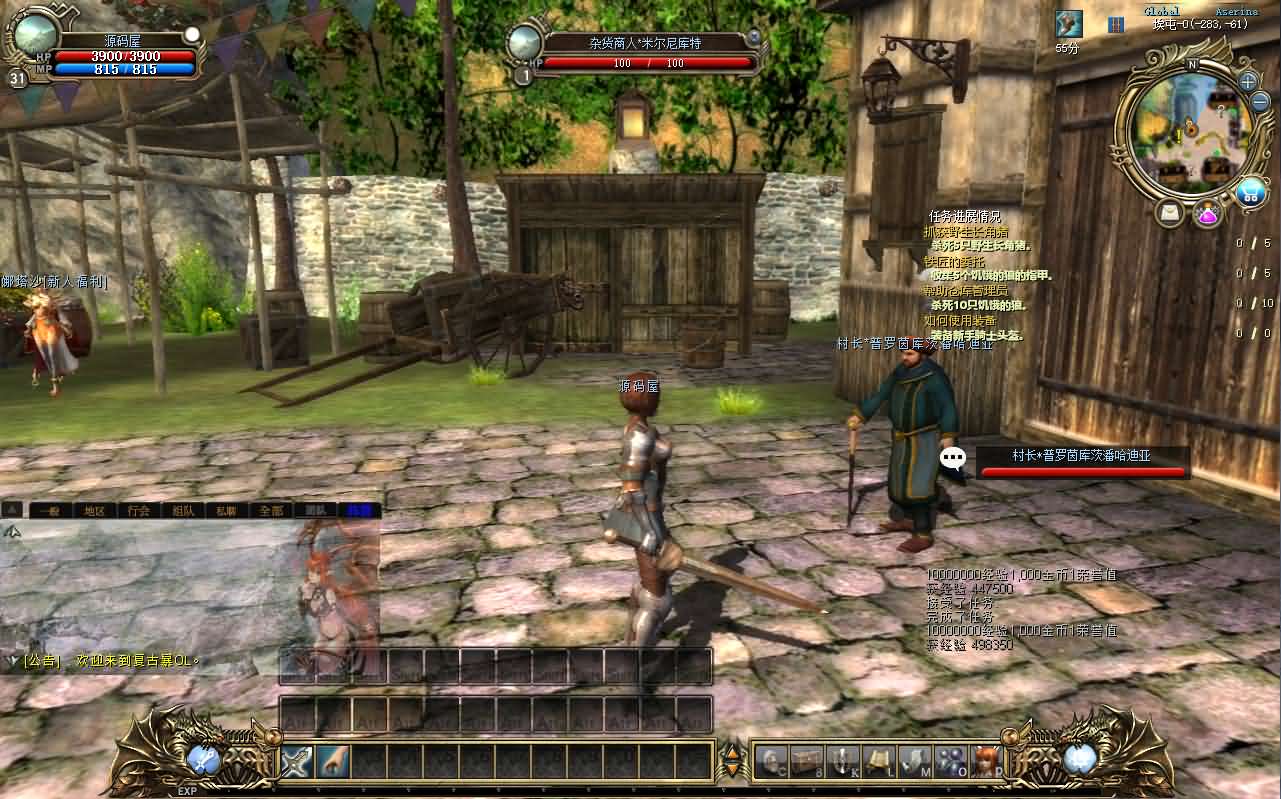Select the 行会 guild chat tab
Image resolution: width=1281 pixels, height=799 pixels.
pyautogui.click(x=139, y=510)
